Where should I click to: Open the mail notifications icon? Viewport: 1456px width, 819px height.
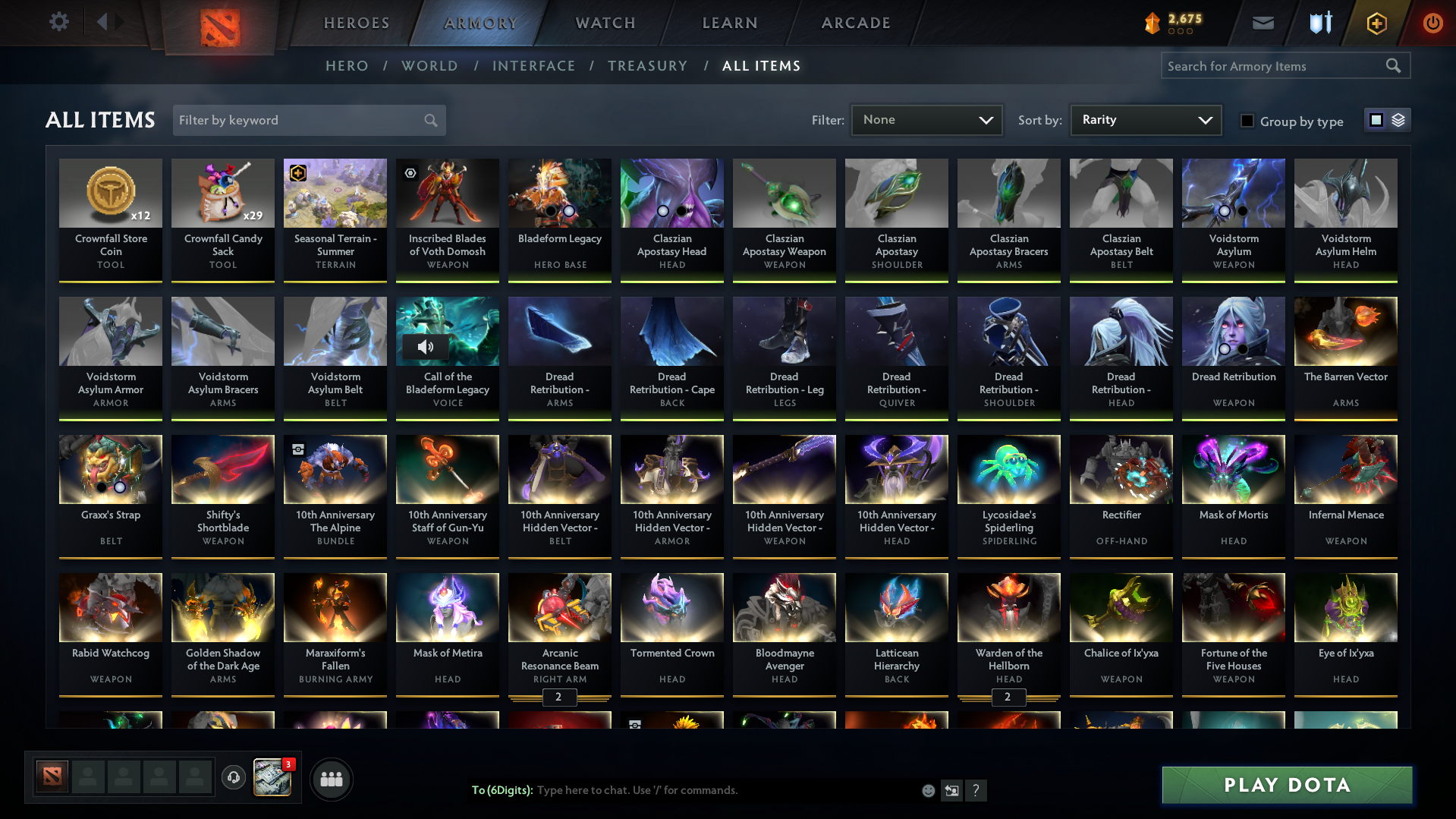(1263, 23)
